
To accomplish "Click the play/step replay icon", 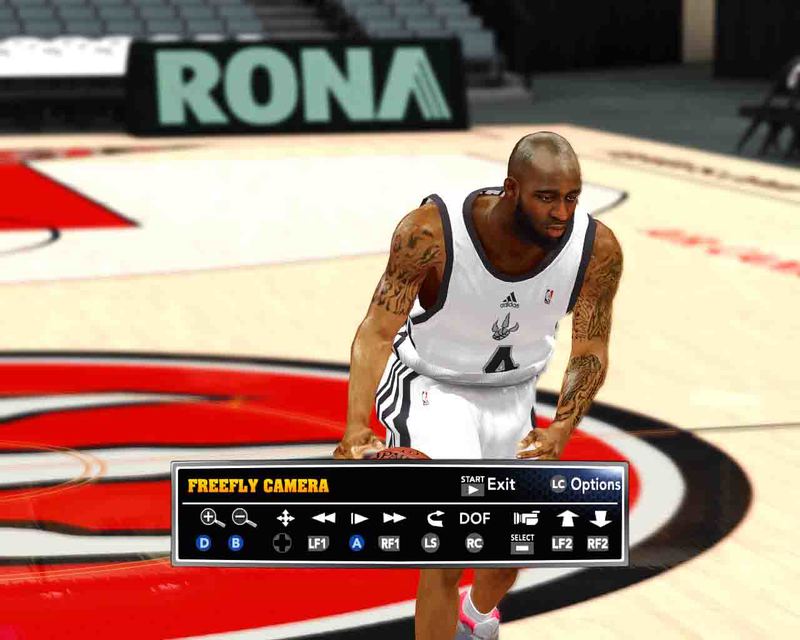I will [358, 518].
